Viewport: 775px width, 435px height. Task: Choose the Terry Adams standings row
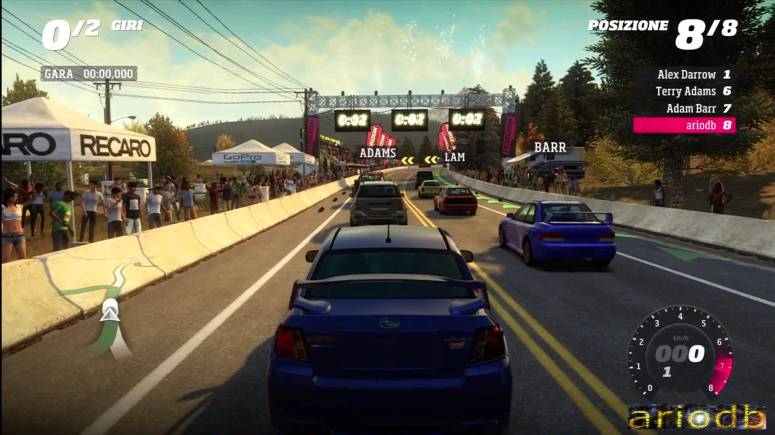point(693,91)
